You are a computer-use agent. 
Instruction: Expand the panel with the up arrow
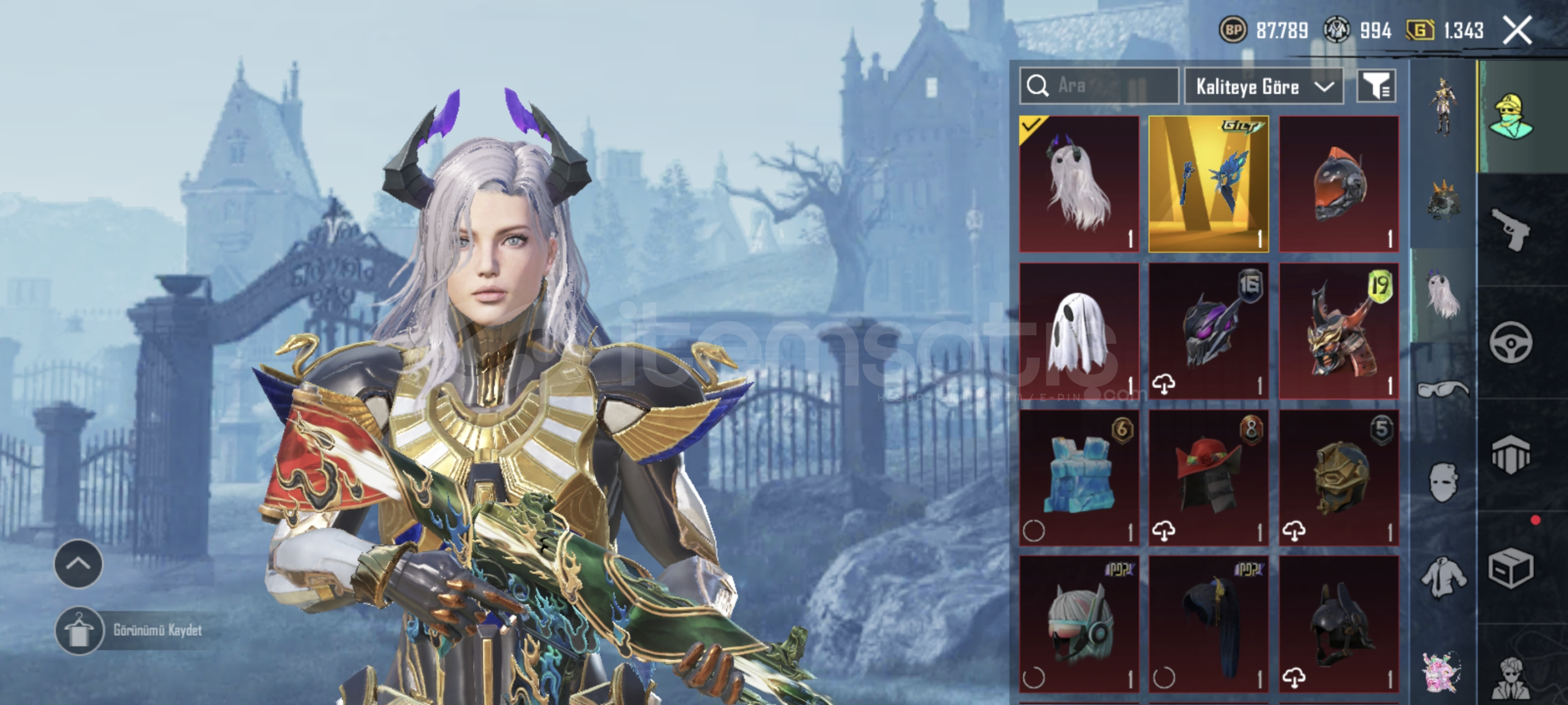78,564
